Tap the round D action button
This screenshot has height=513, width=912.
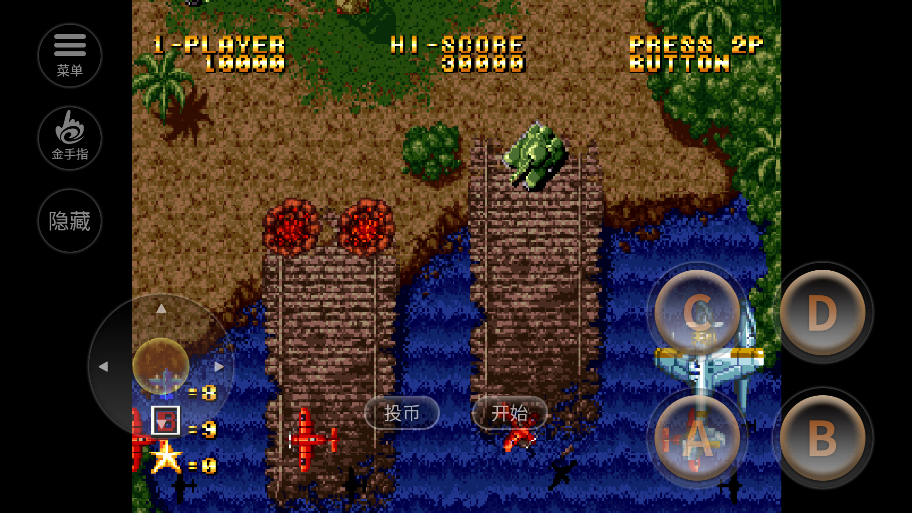coord(822,313)
